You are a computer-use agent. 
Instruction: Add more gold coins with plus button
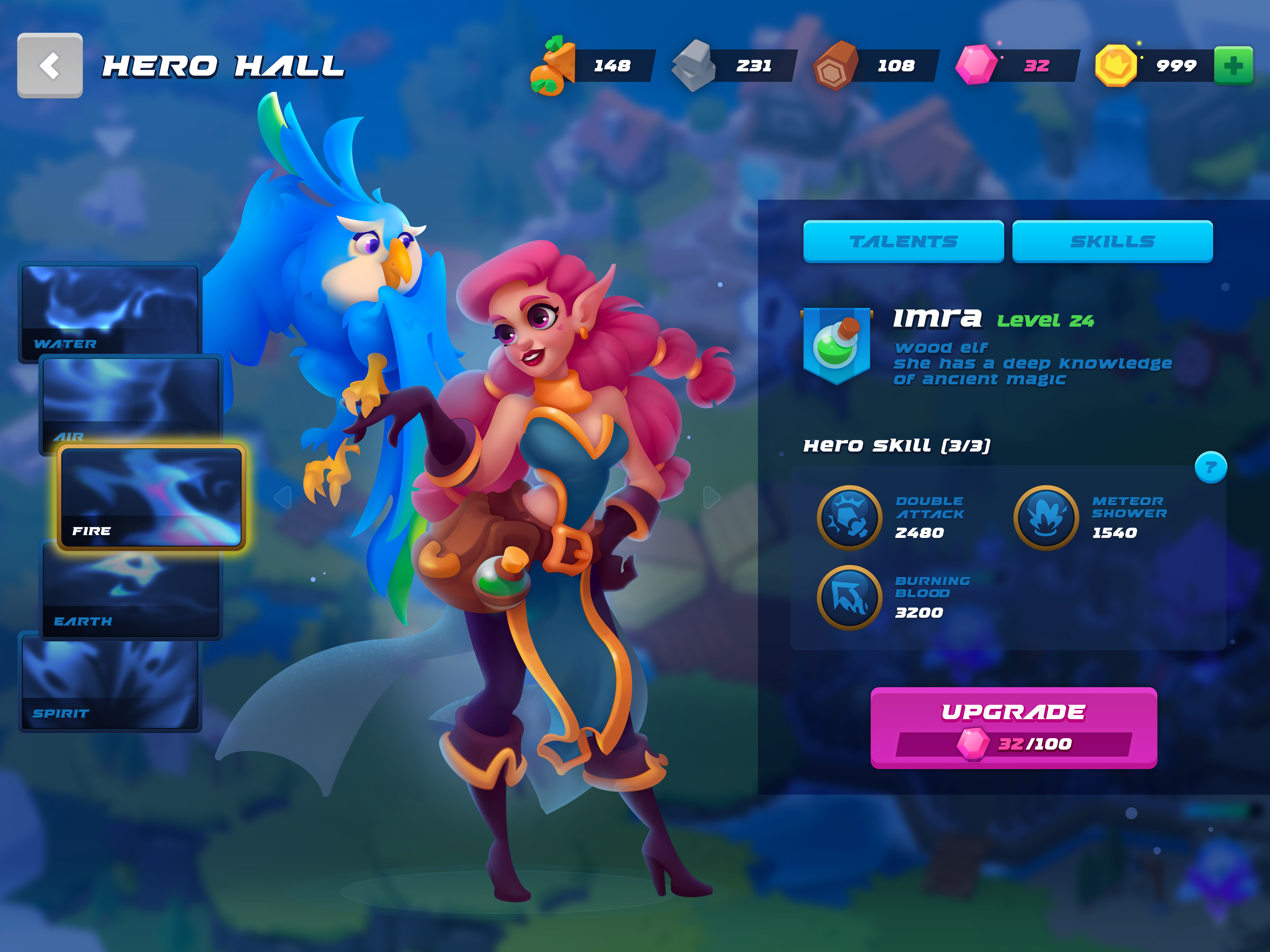click(1233, 65)
